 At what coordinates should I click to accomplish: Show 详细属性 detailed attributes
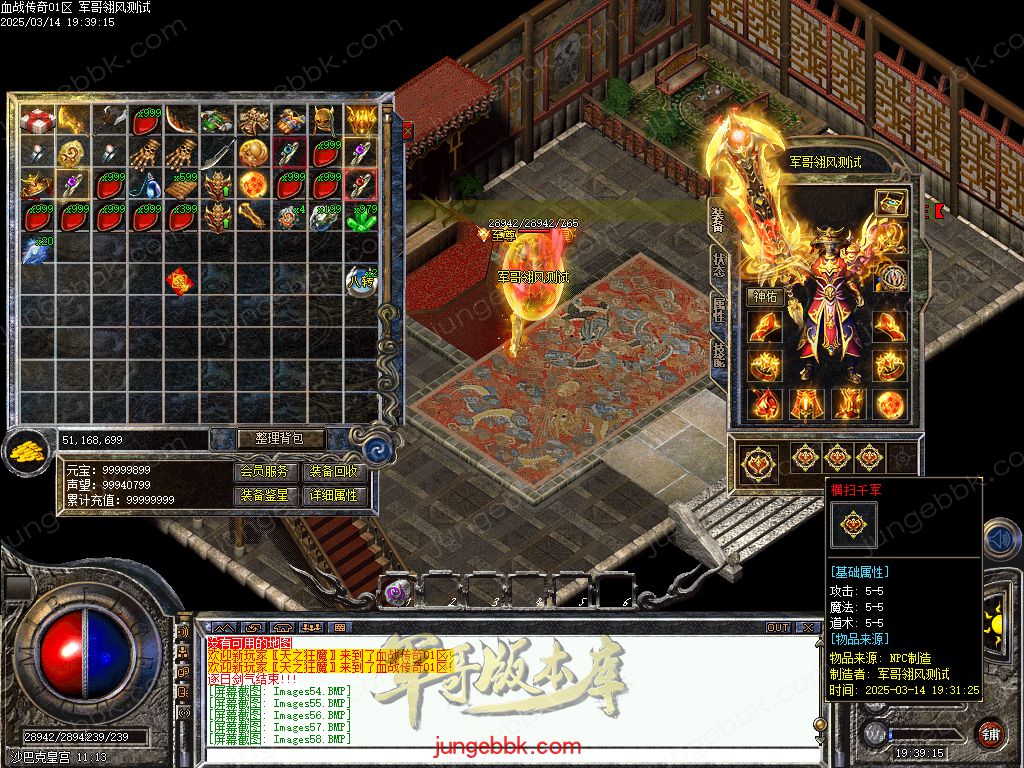click(333, 496)
